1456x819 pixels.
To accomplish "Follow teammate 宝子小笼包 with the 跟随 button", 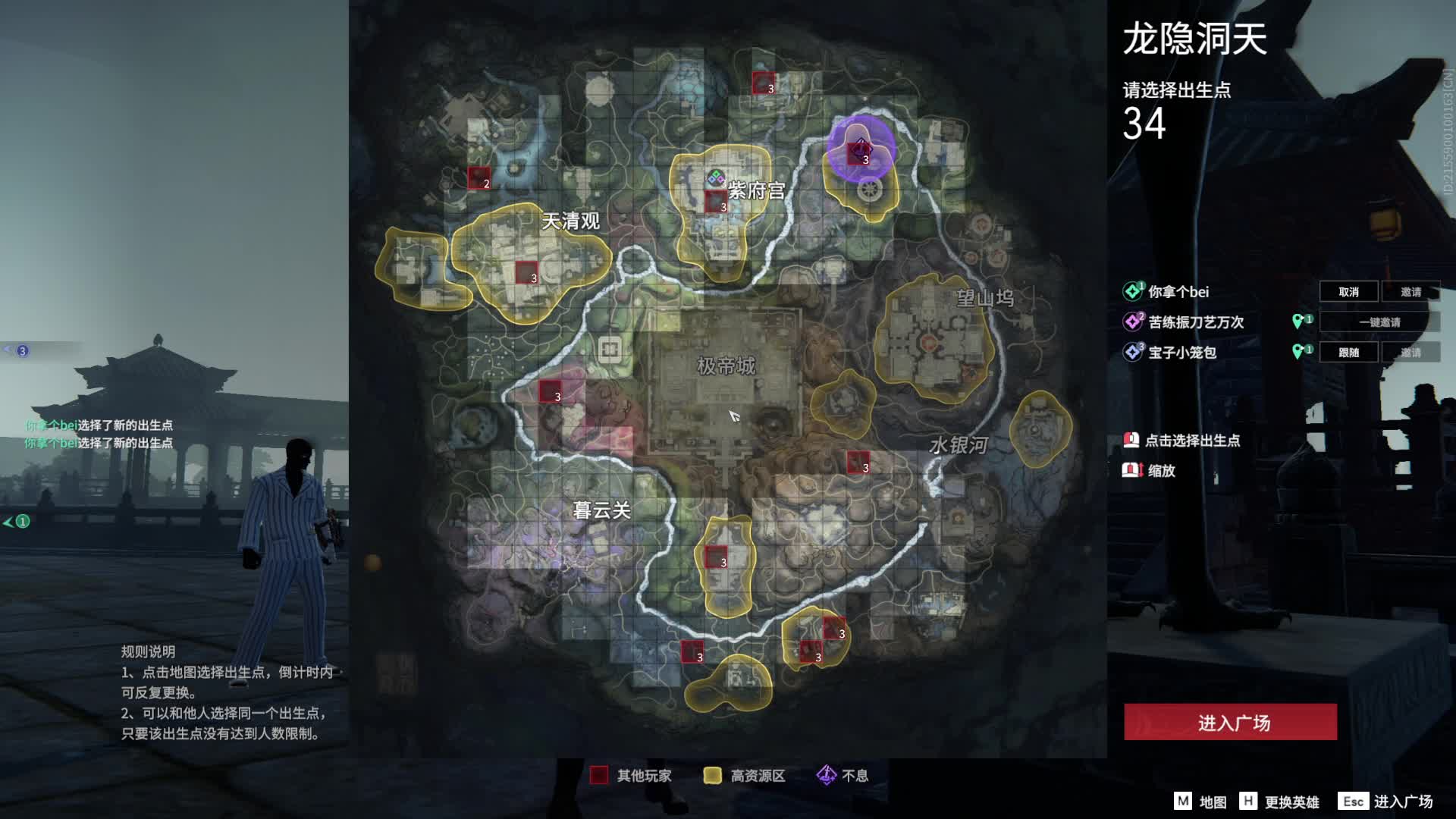I will [1348, 353].
